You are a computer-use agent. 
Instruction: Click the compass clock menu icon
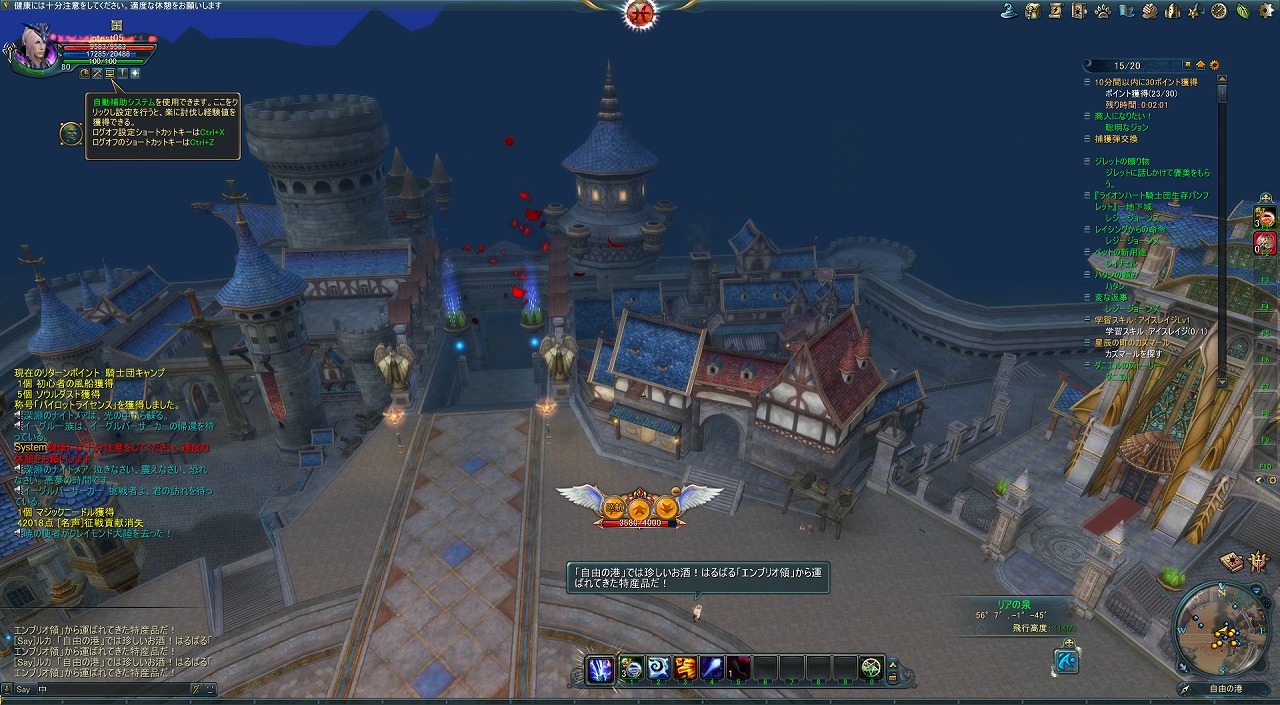coord(1218,11)
